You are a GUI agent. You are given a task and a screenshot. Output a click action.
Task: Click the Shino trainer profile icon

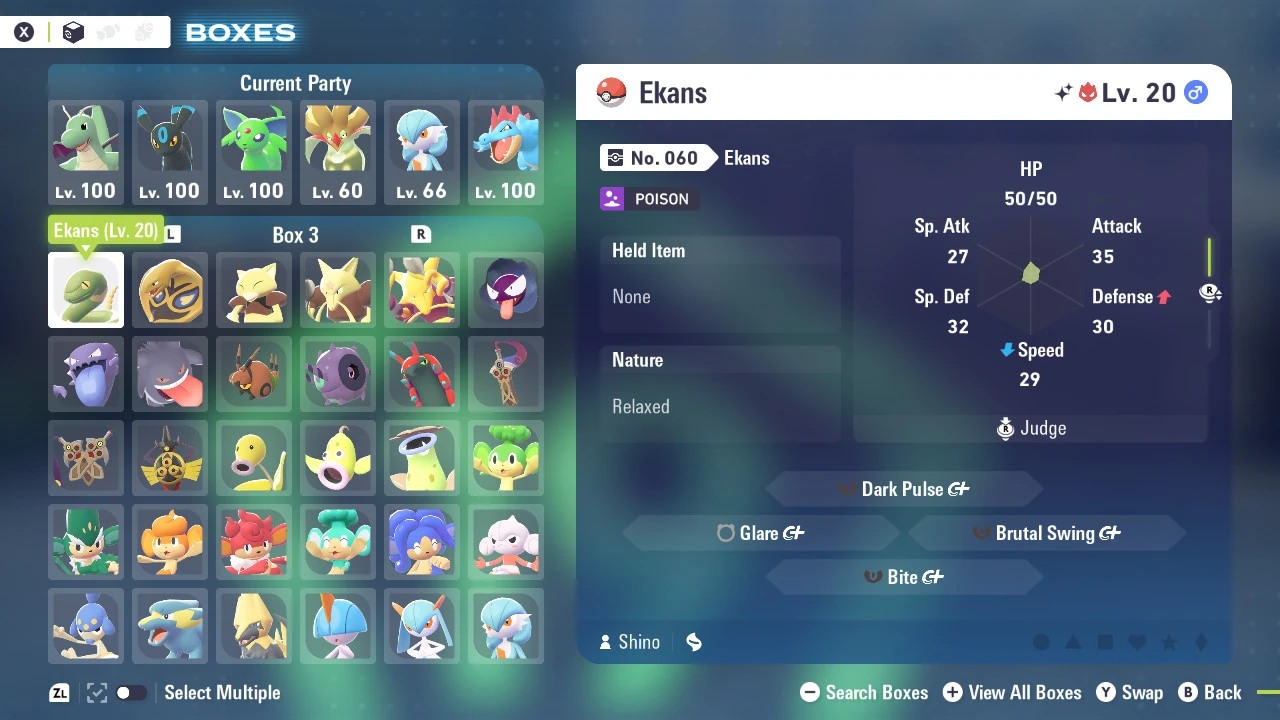[x=606, y=642]
